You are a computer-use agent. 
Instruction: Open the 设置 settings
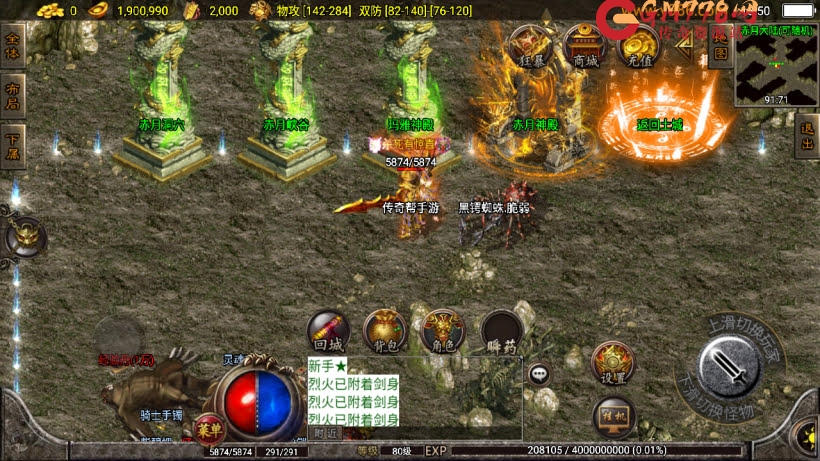613,365
